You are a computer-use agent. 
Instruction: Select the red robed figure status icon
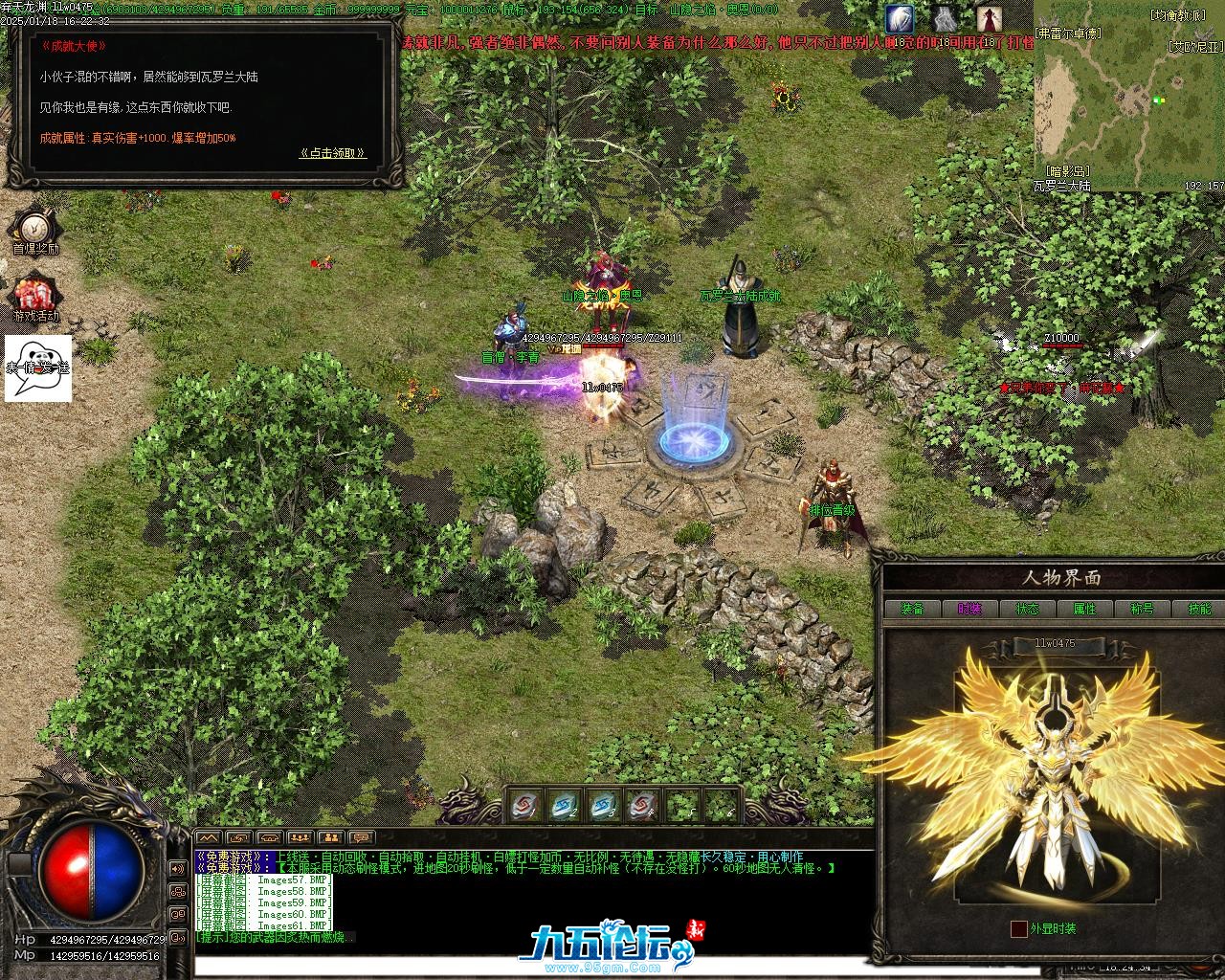(x=989, y=18)
